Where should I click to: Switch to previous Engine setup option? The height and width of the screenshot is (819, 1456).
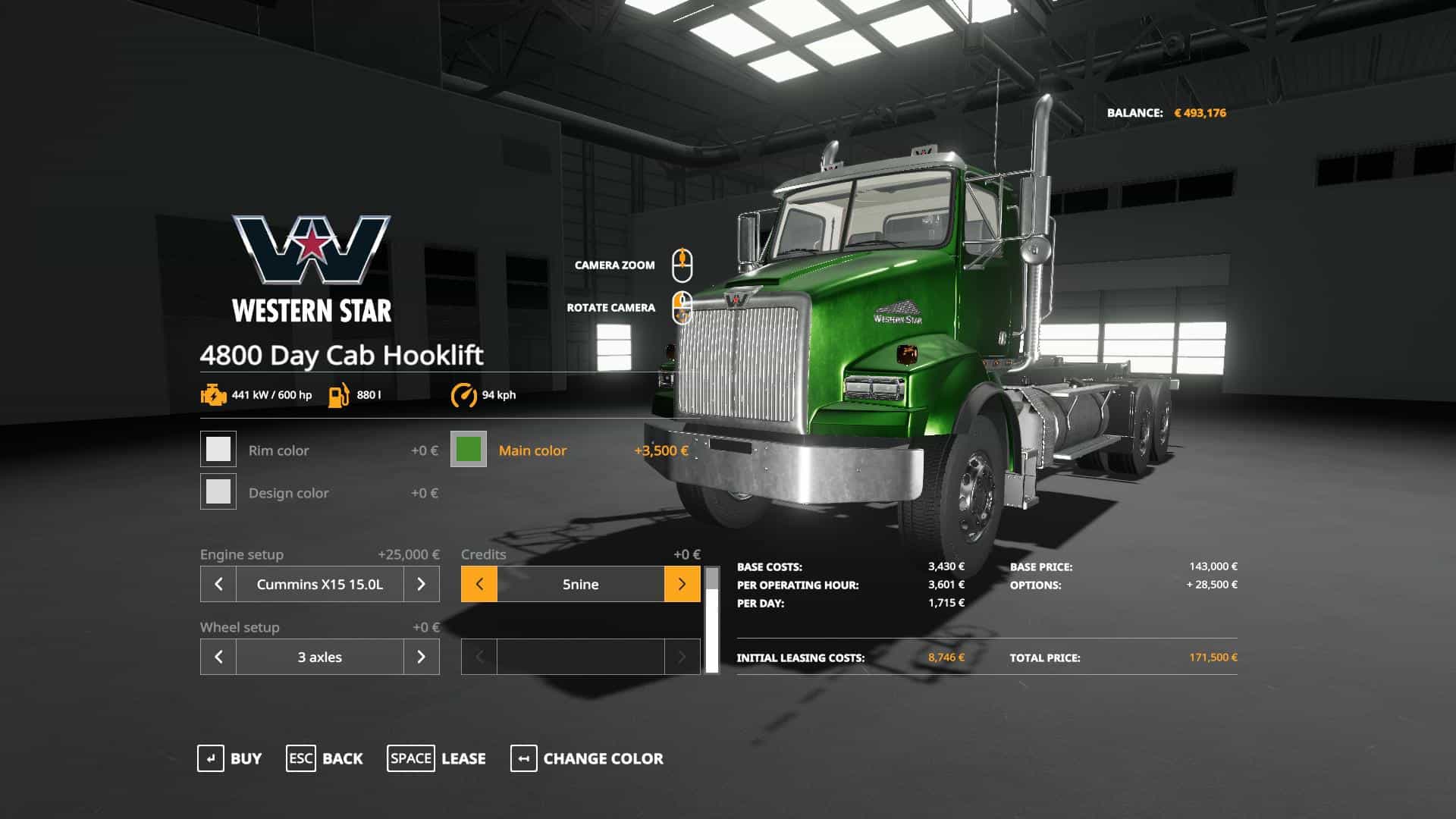click(218, 584)
